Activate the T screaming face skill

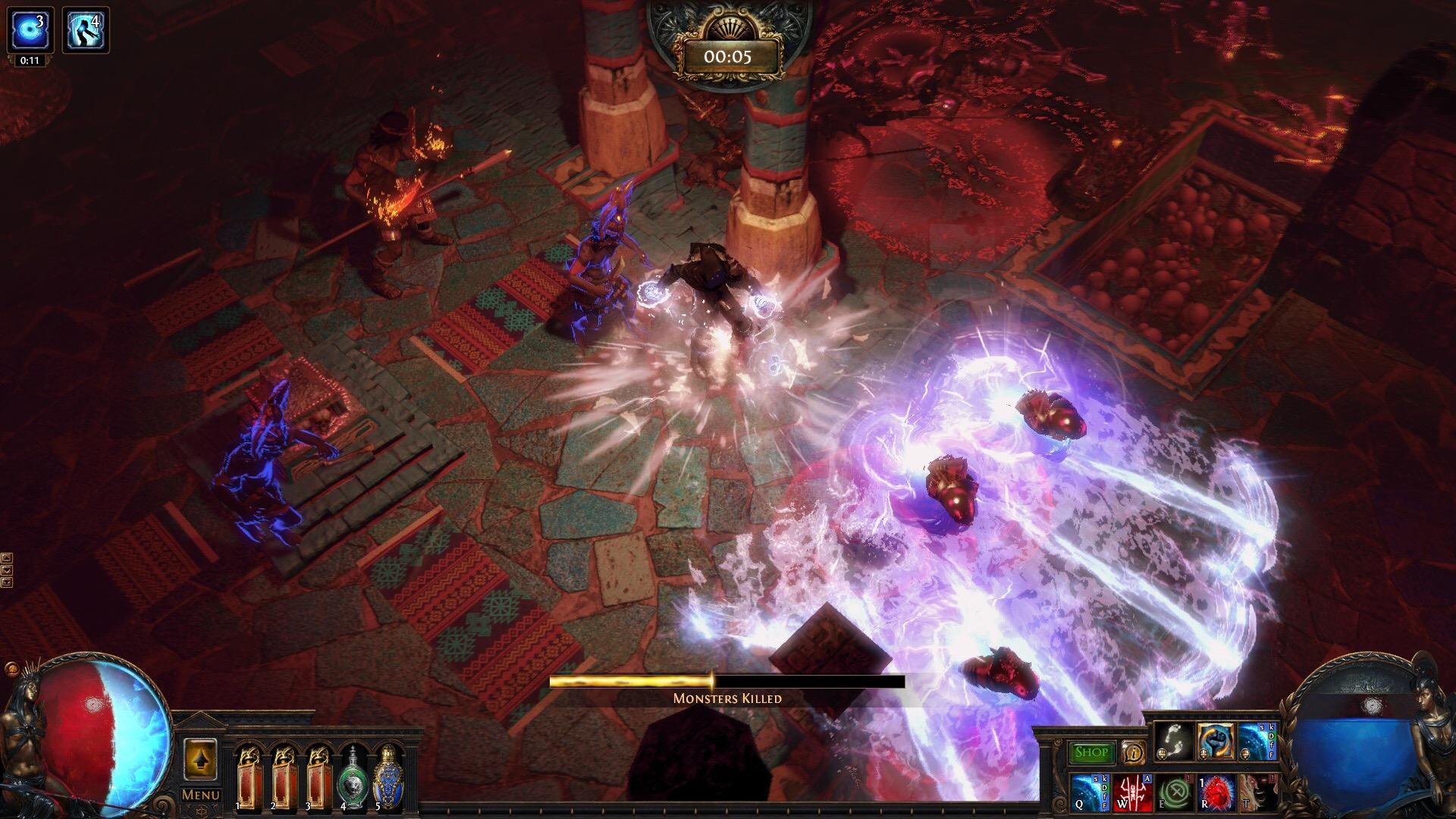point(1256,792)
